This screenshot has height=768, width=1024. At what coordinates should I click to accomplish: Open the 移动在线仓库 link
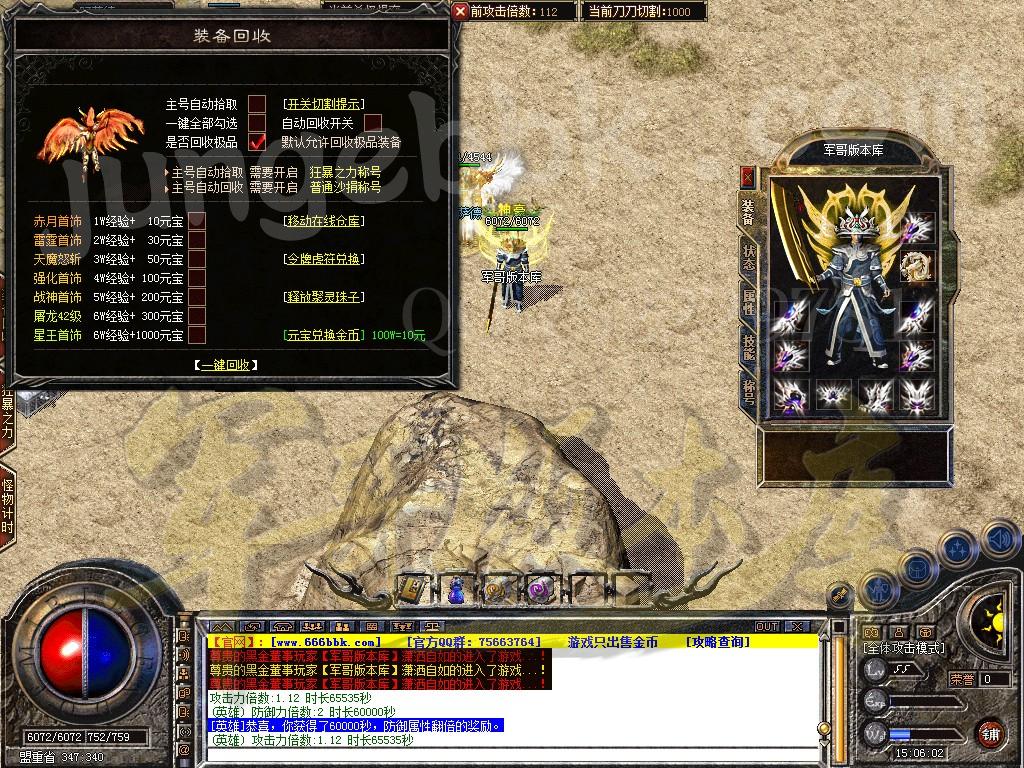(x=322, y=221)
